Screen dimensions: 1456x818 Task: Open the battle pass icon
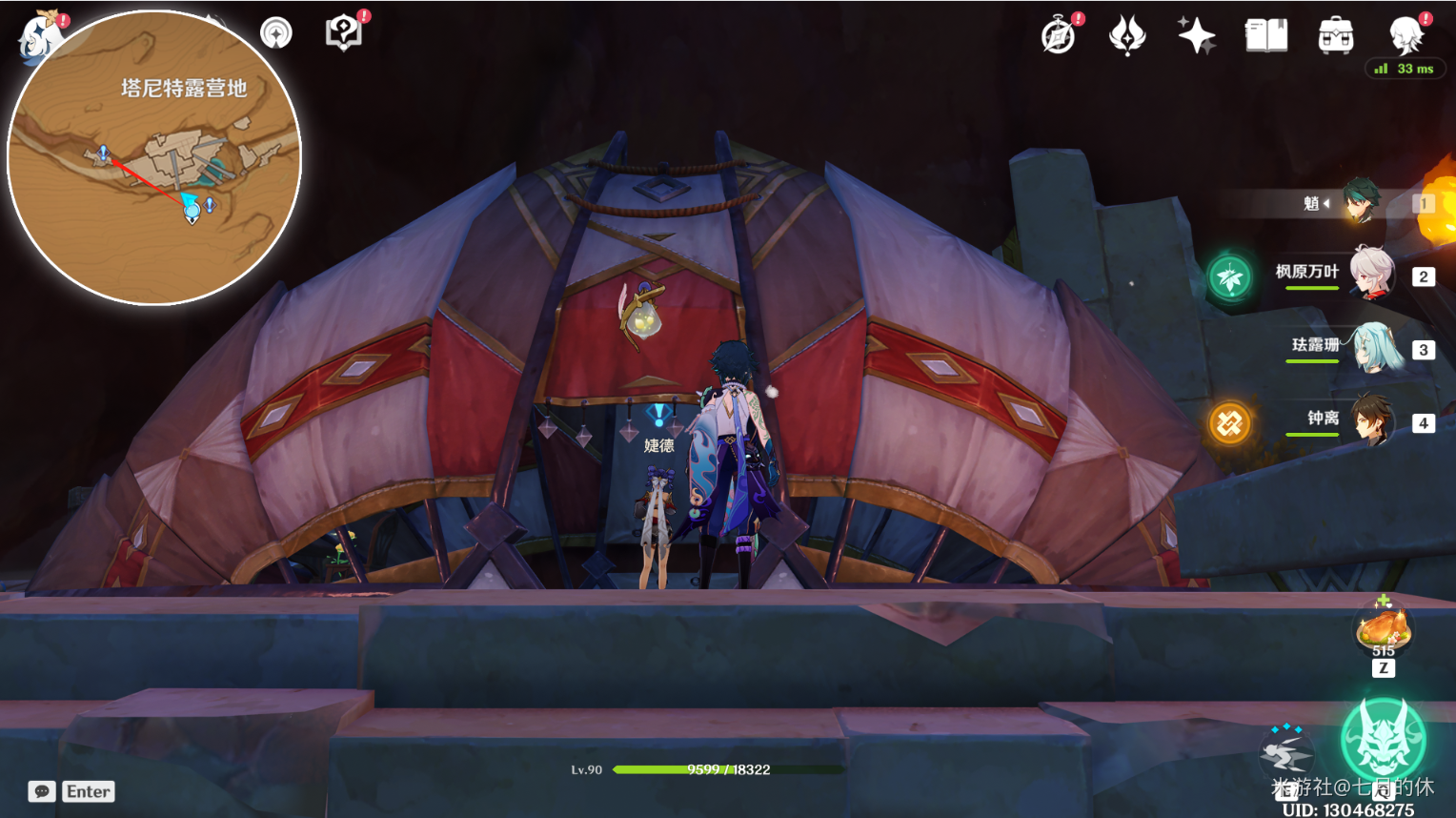click(1127, 36)
